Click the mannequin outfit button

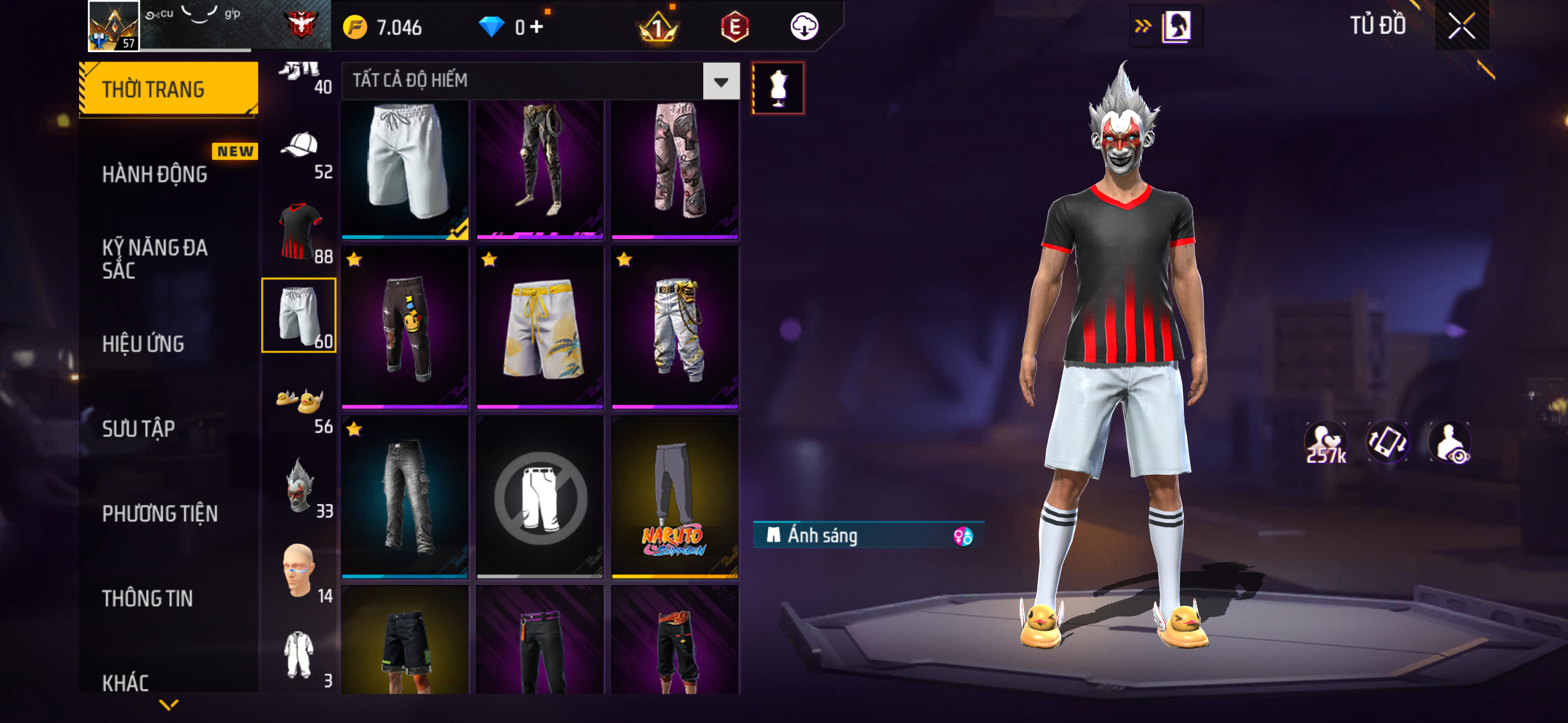pyautogui.click(x=778, y=88)
